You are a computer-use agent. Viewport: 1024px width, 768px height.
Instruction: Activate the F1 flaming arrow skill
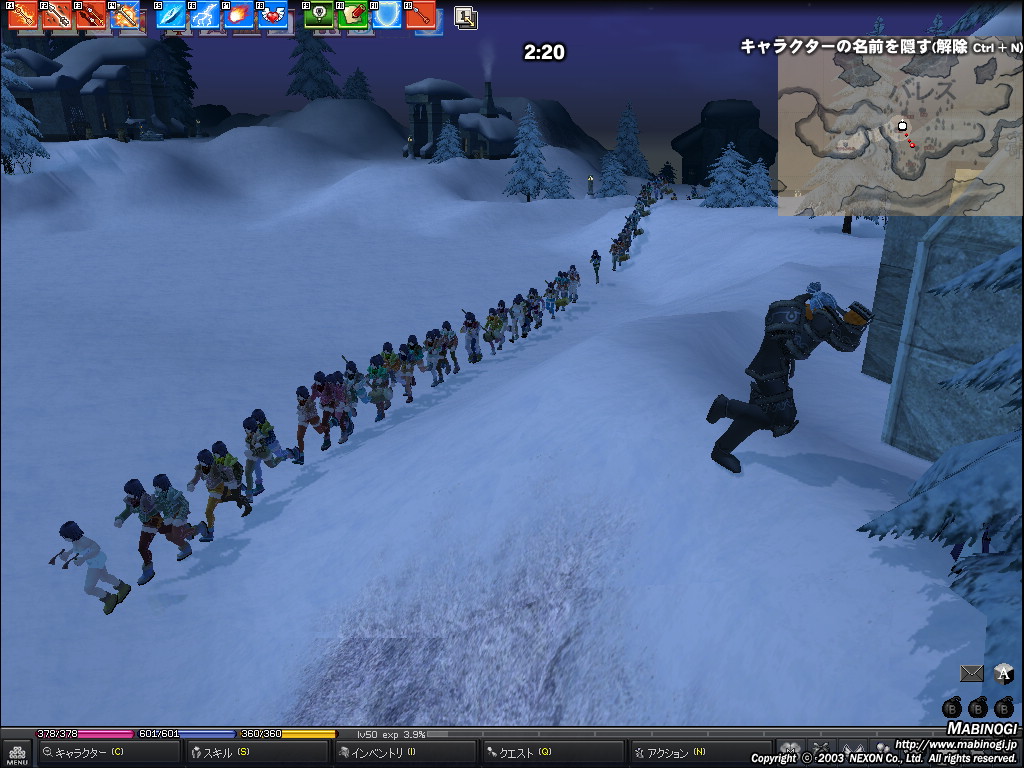pos(23,15)
